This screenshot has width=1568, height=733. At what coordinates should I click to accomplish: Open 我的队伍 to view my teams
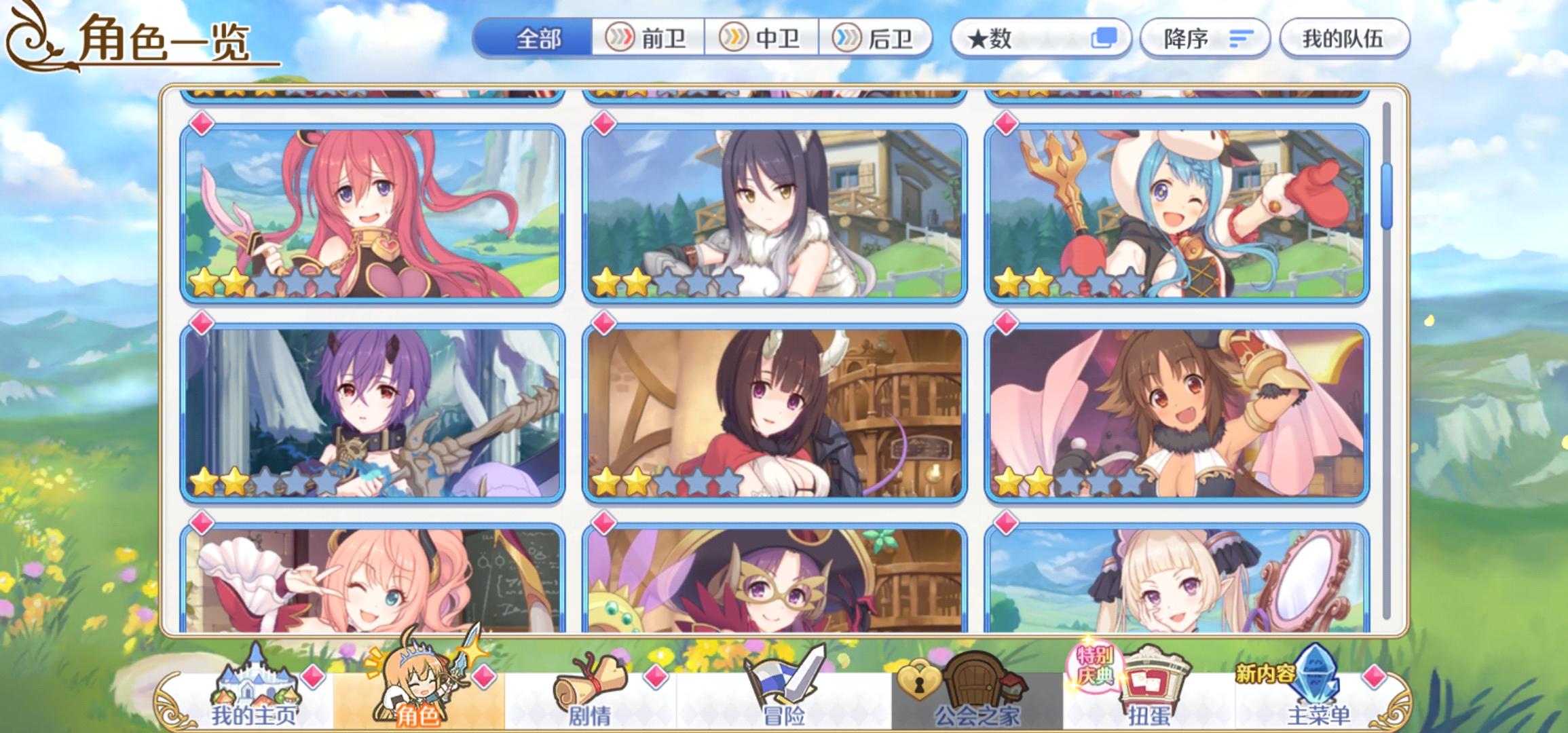(x=1346, y=39)
